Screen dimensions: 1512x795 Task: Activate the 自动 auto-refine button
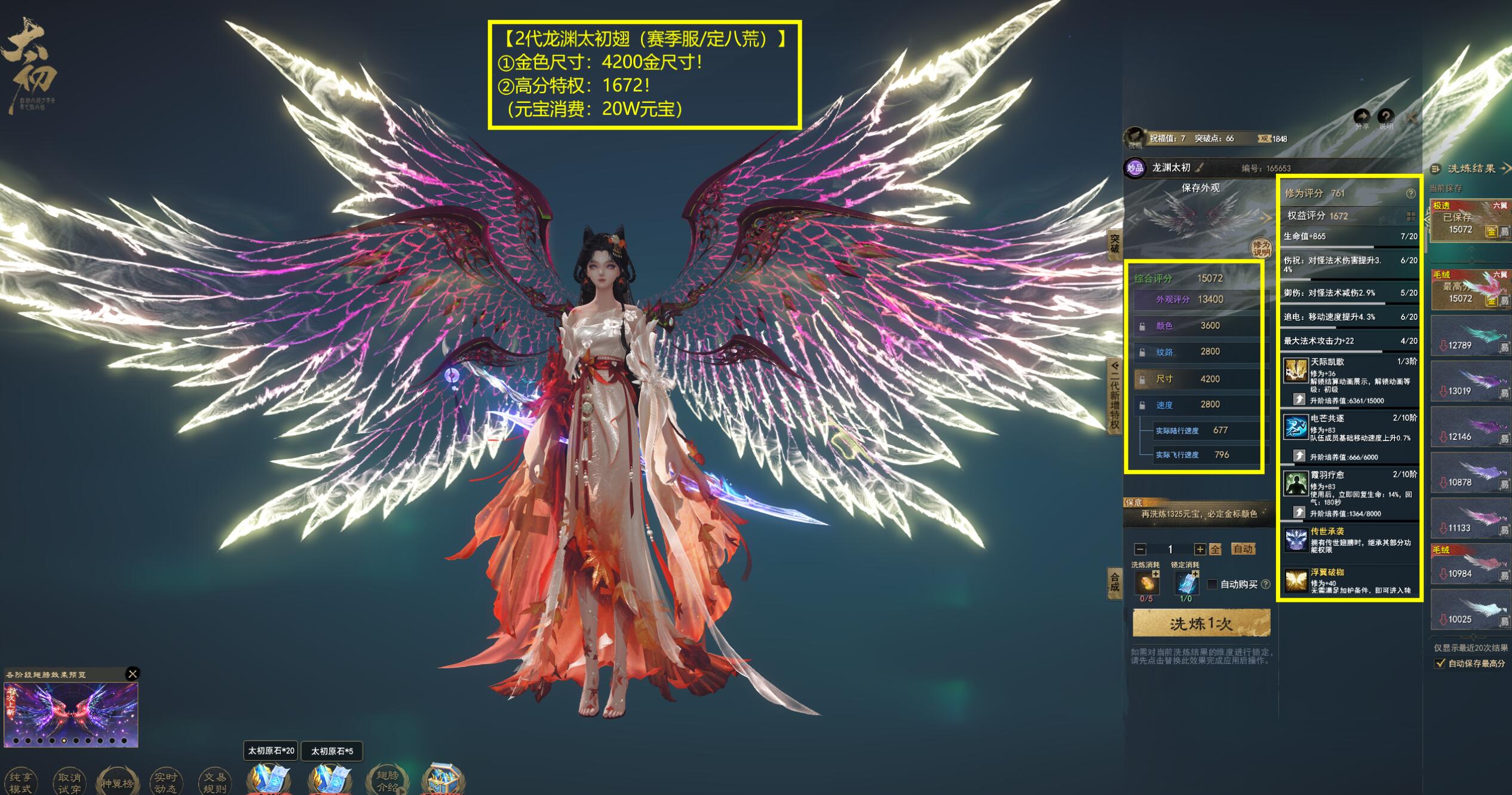pyautogui.click(x=1243, y=549)
